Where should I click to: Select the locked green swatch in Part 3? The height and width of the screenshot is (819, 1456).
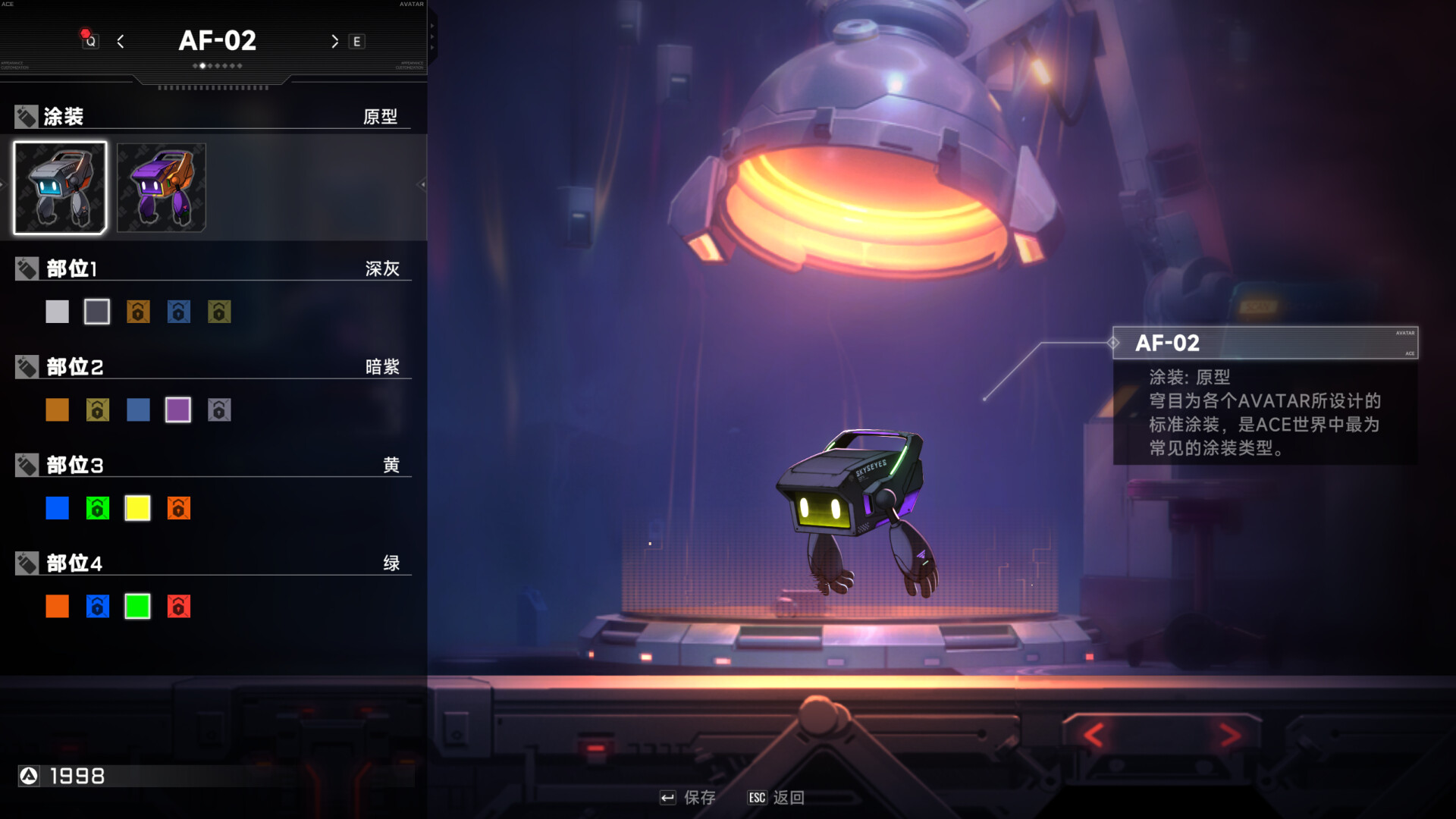[x=97, y=508]
